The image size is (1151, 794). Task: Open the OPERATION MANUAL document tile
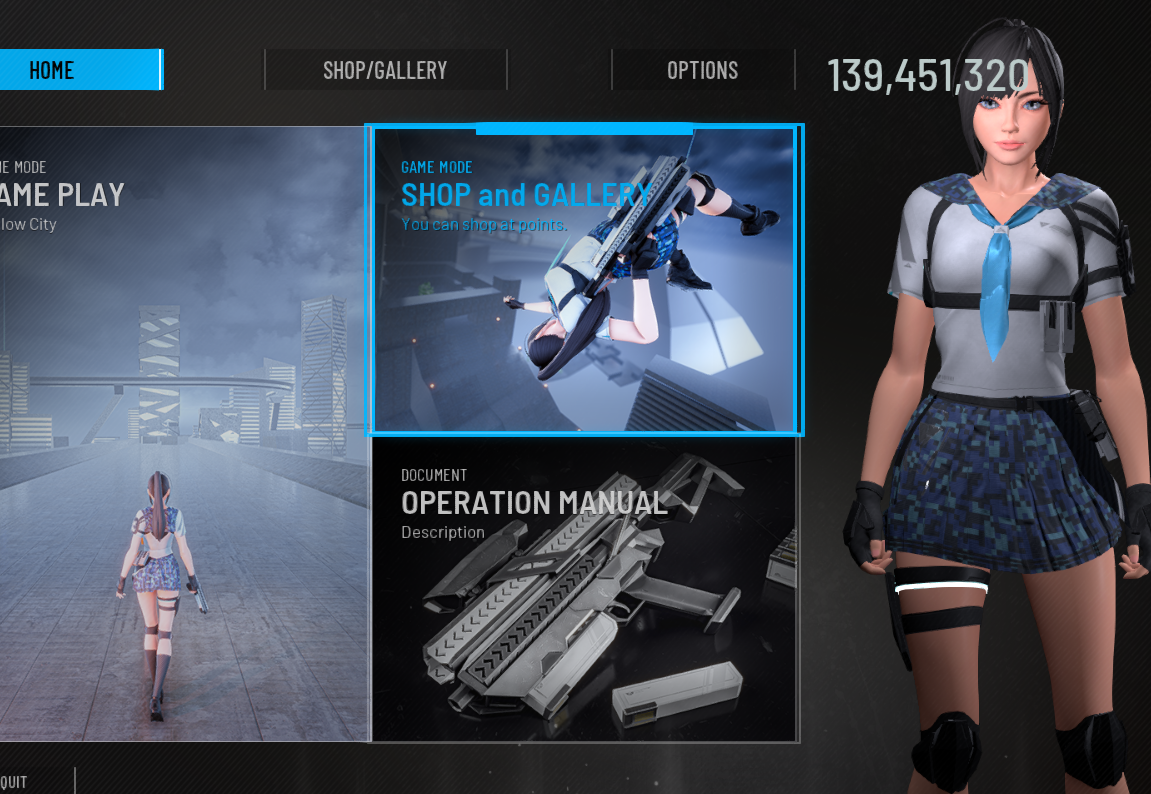[585, 590]
